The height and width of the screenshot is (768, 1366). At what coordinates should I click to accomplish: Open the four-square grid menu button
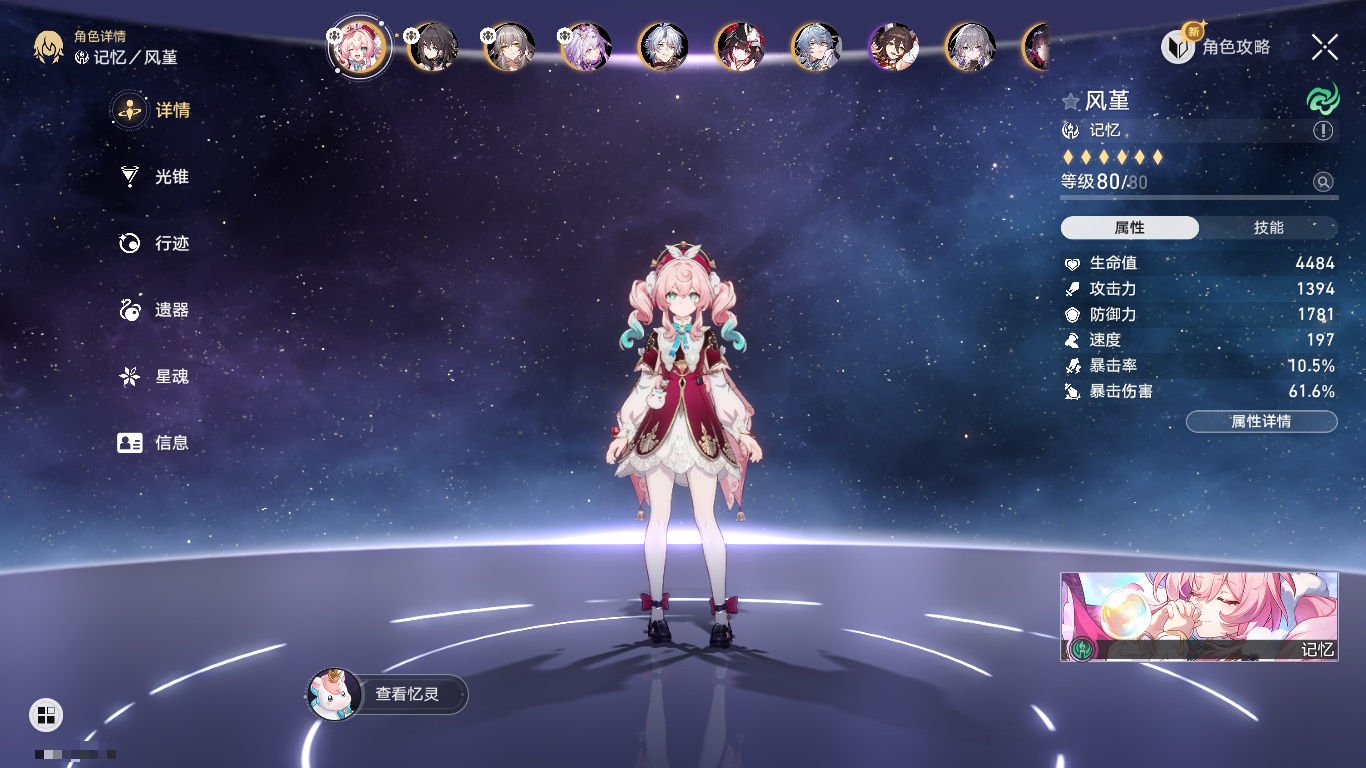tap(46, 714)
